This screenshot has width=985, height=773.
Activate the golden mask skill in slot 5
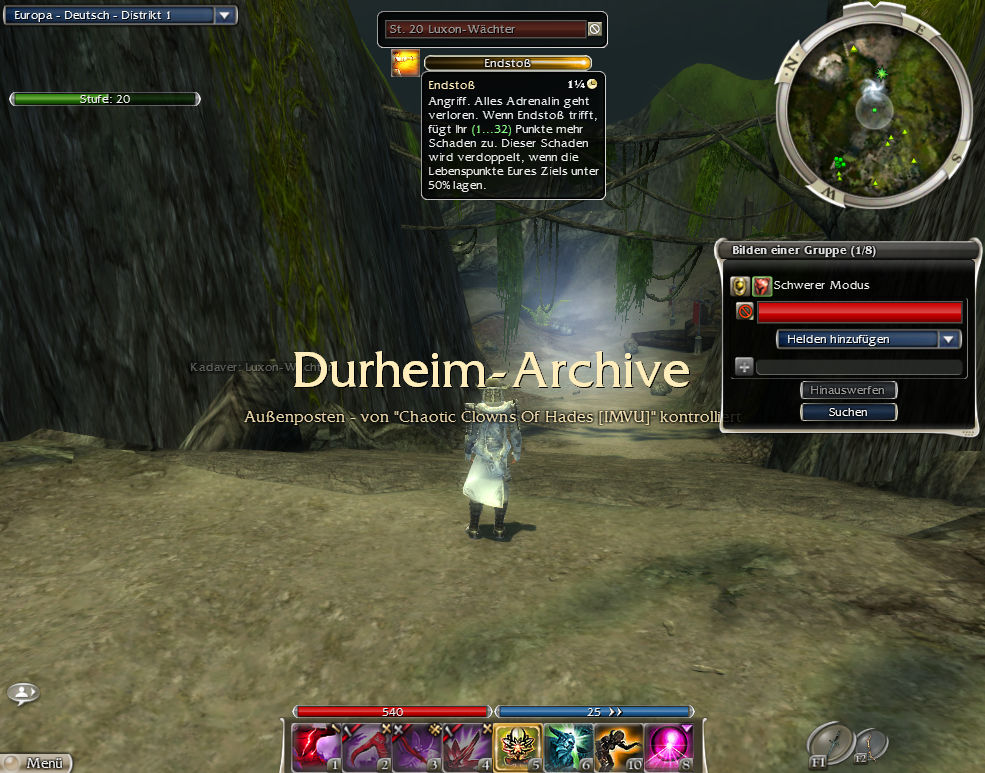pos(518,748)
